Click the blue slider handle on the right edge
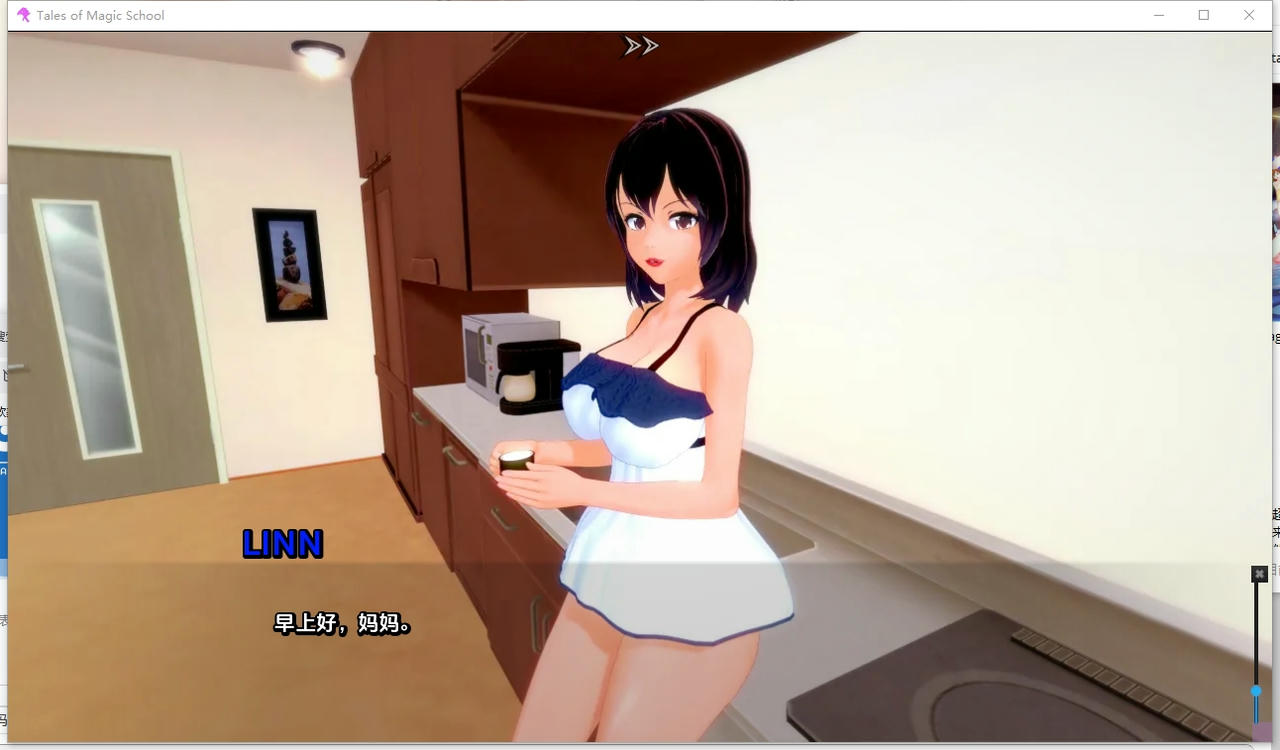1280x750 pixels. tap(1256, 690)
